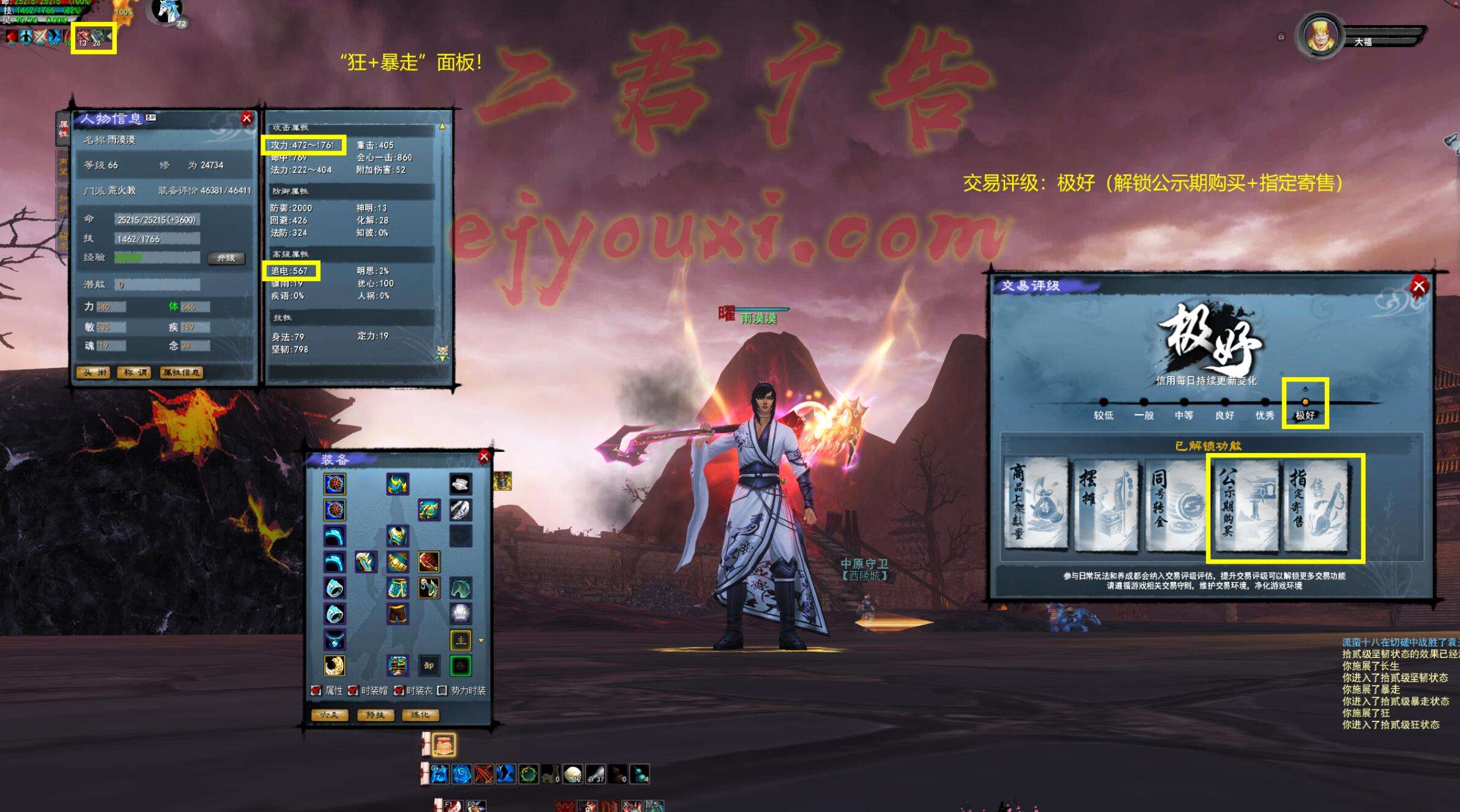Click the 大福 player portrait
This screenshot has height=812, width=1460.
click(x=1320, y=37)
